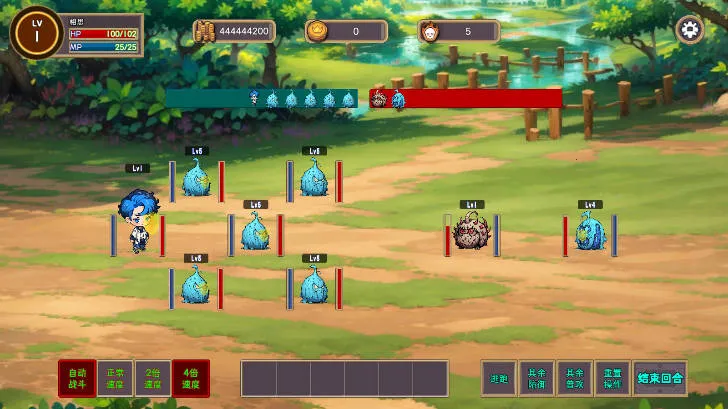Choose the escape button (逃跑)
Image resolution: width=728 pixels, height=409 pixels.
click(500, 378)
